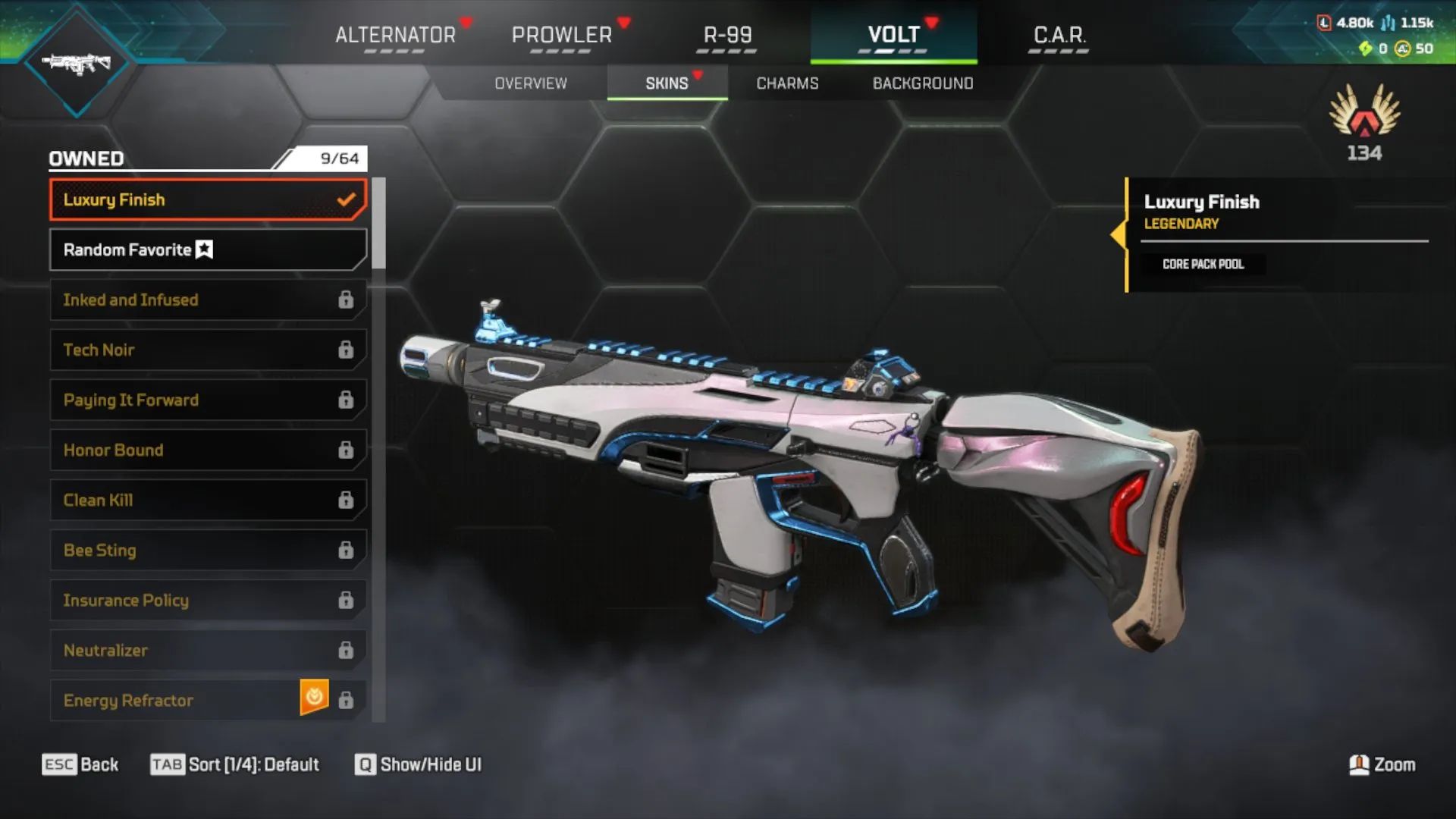Click the equipped checkmark on Luxury Finish

pos(347,199)
